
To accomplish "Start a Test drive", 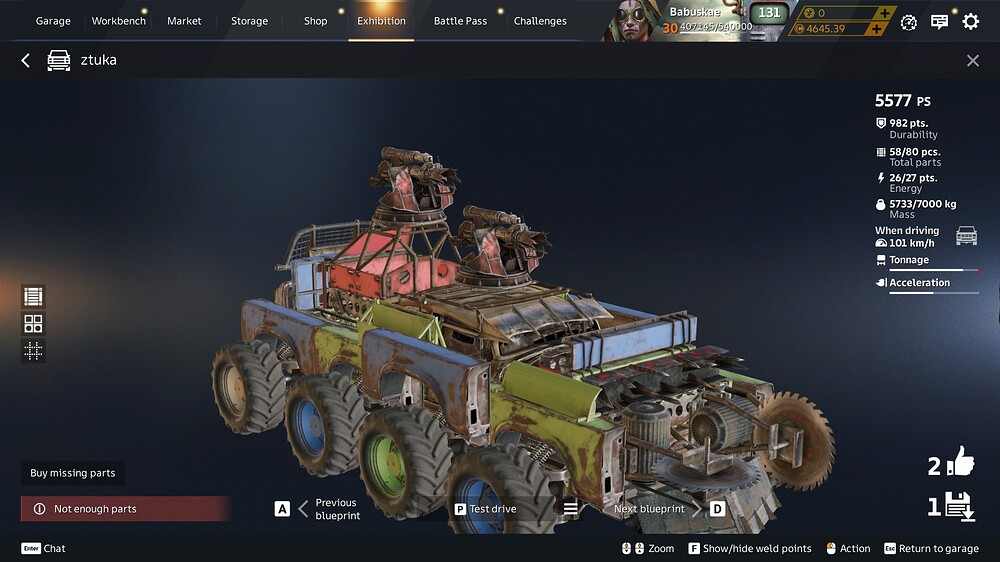I will (x=486, y=509).
